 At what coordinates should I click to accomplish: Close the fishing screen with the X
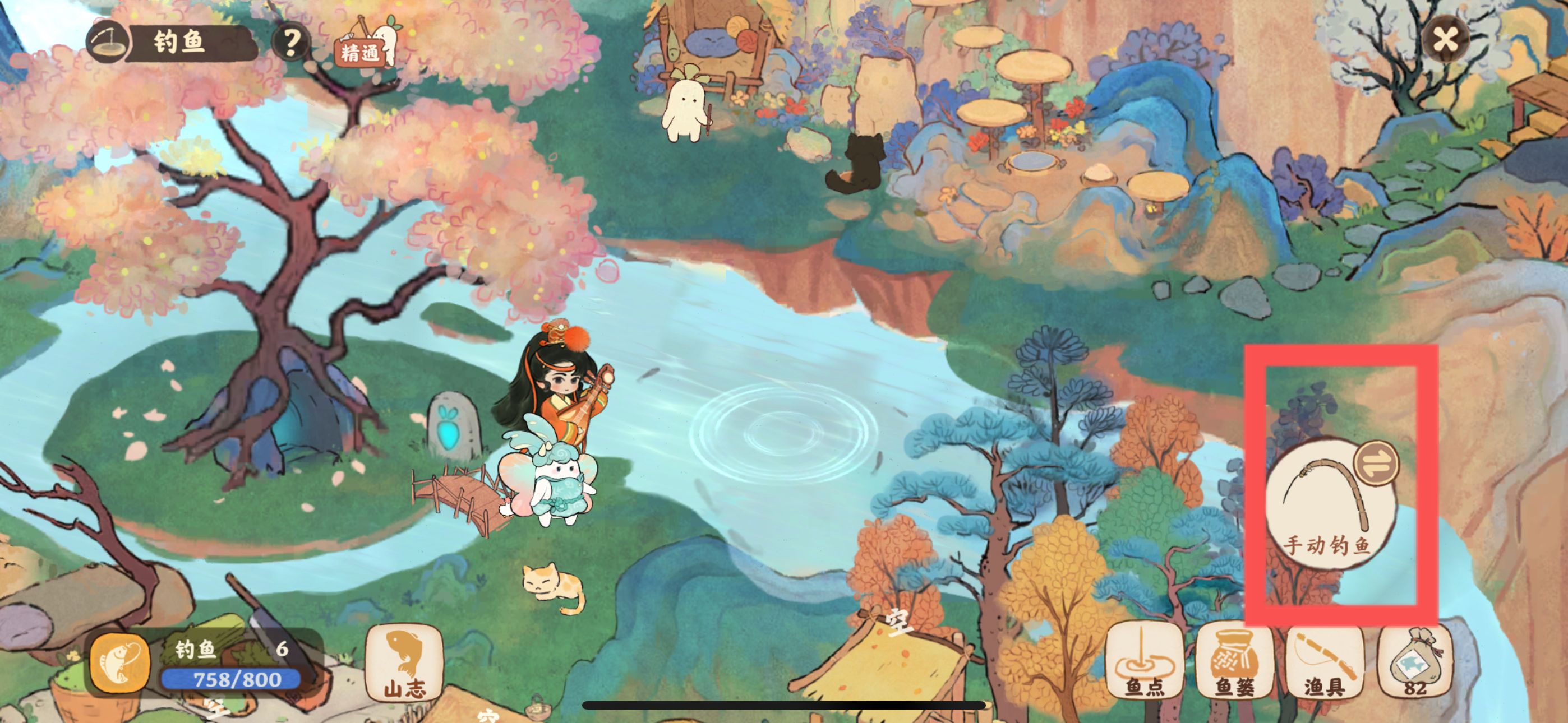point(1445,40)
